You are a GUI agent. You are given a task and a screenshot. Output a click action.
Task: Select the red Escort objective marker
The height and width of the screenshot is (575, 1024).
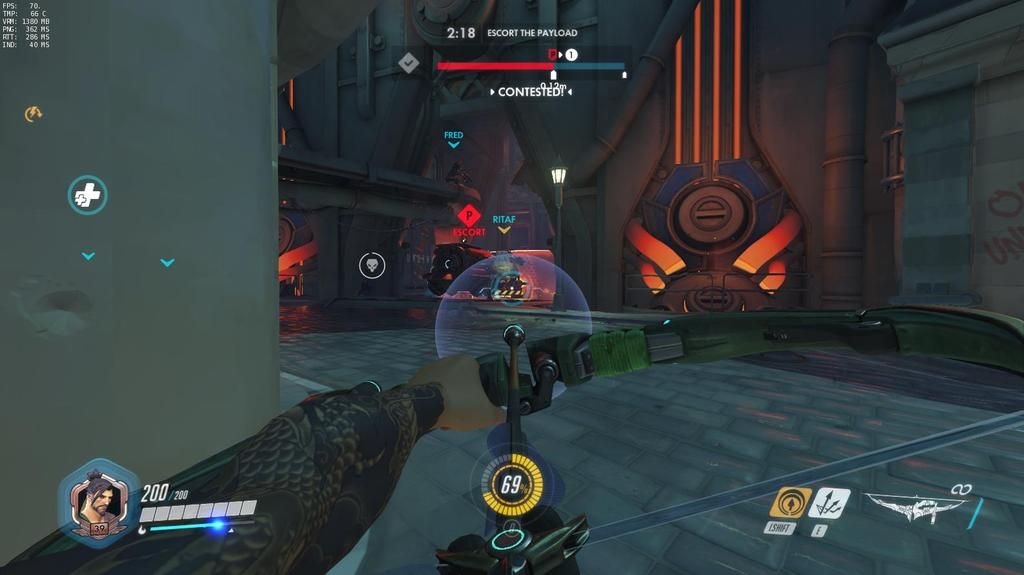click(468, 215)
